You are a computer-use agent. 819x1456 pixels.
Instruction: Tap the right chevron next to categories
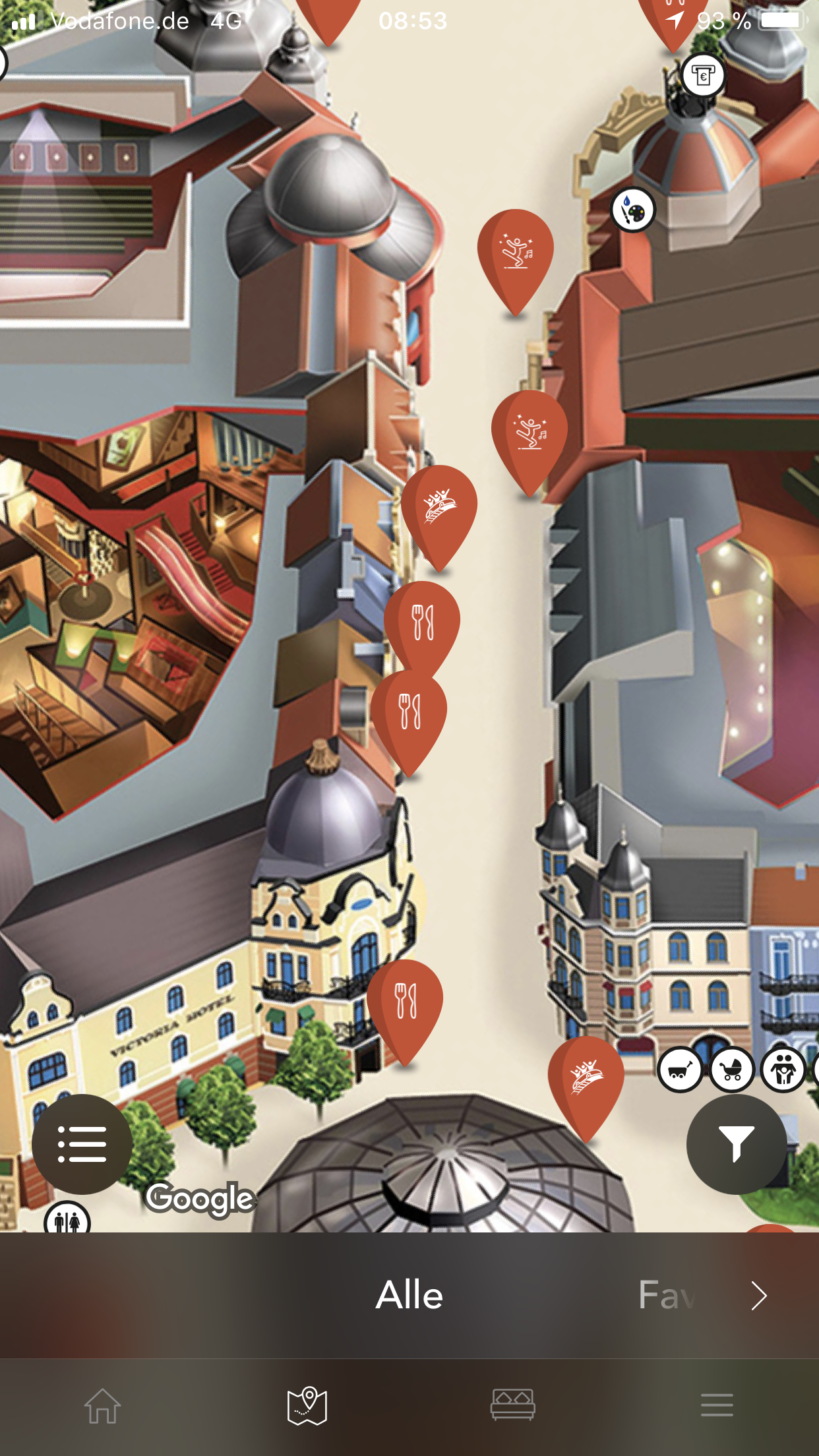(759, 1295)
